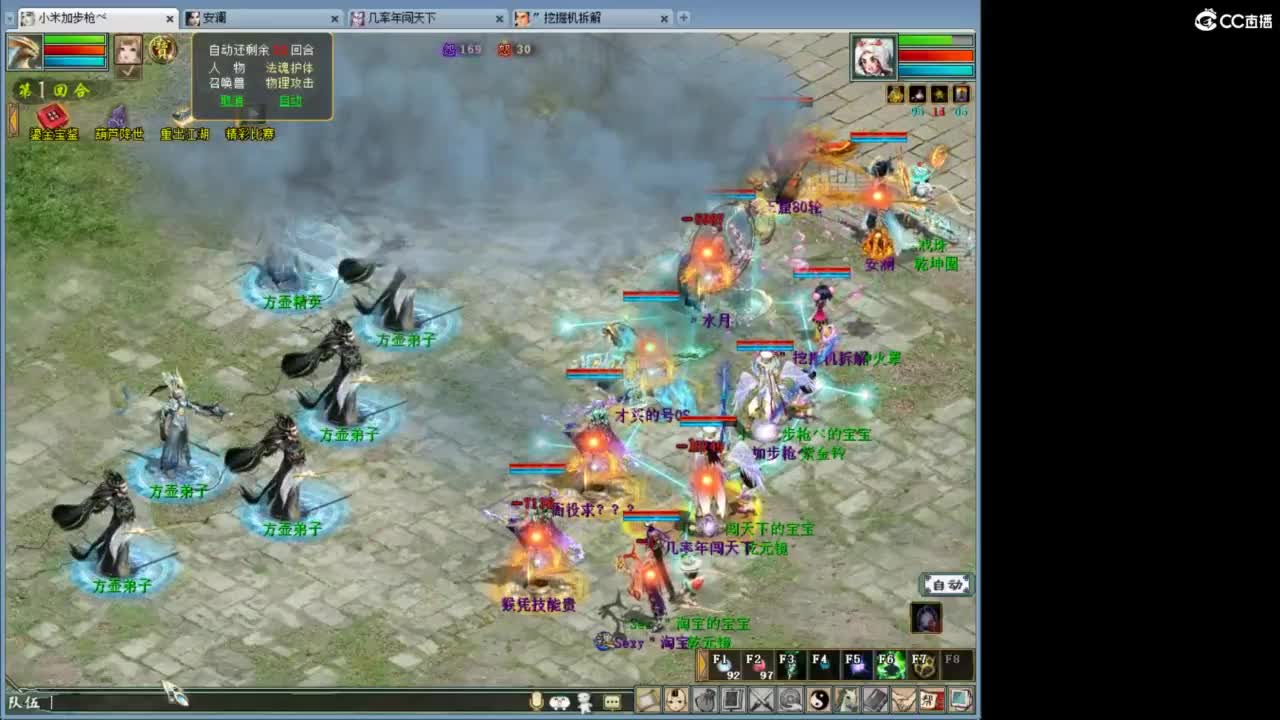Mute voice with the microphone icon

click(536, 702)
